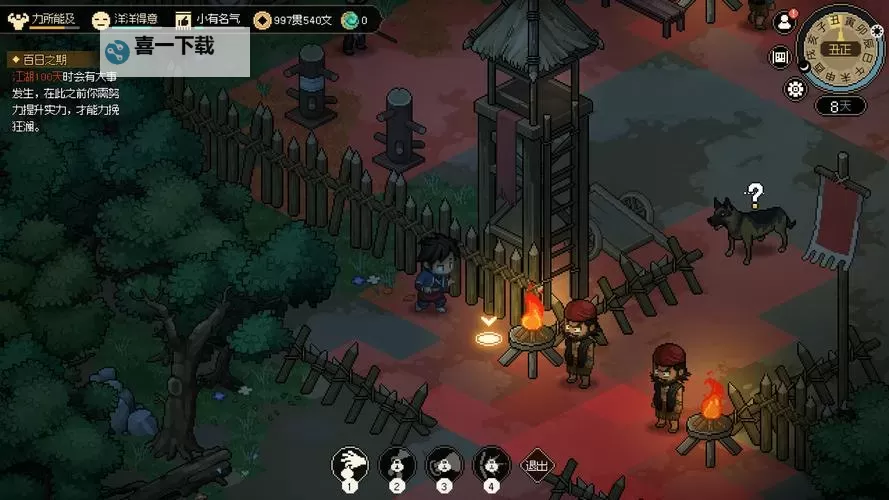Click the green jade currency icon
Image resolution: width=889 pixels, height=500 pixels.
[x=349, y=20]
